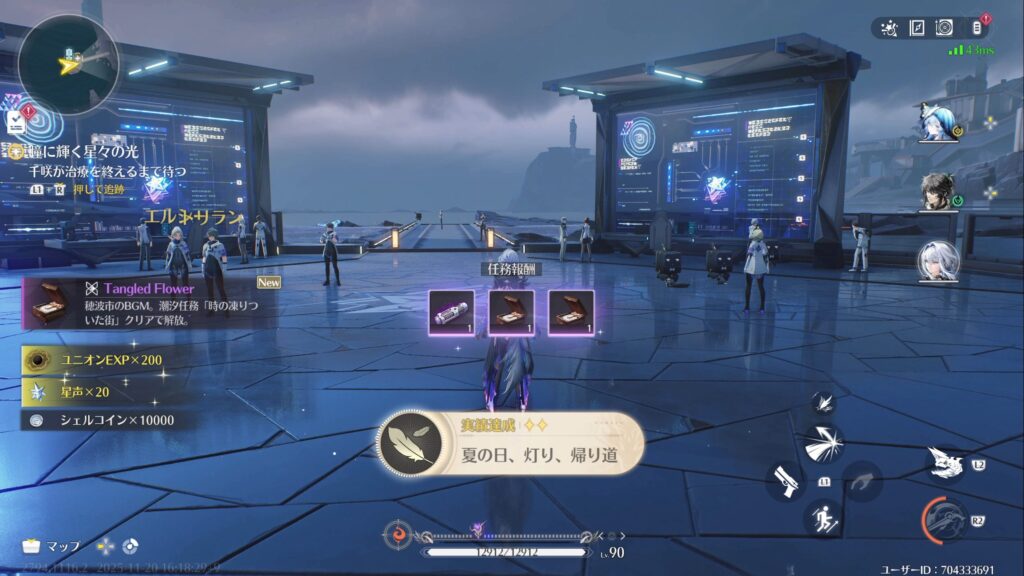
Task: Activate the running dodge button
Action: (x=824, y=519)
